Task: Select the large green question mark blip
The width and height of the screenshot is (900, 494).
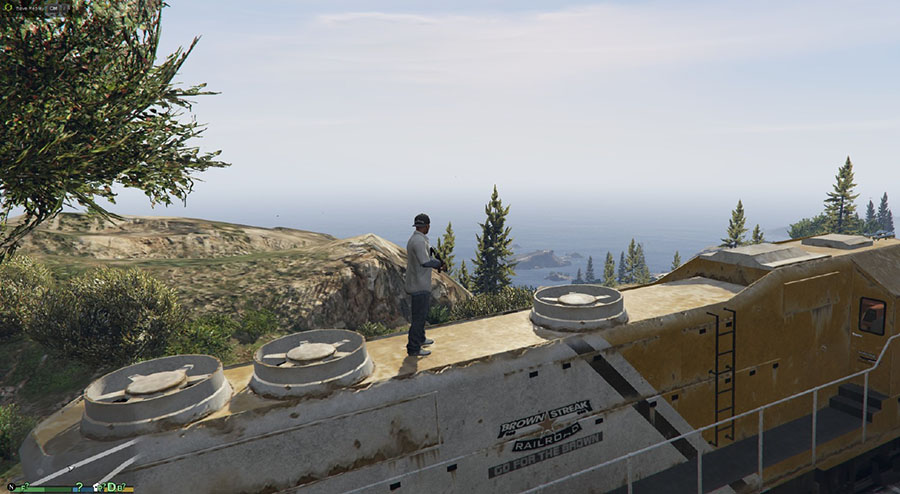Action: (x=79, y=486)
